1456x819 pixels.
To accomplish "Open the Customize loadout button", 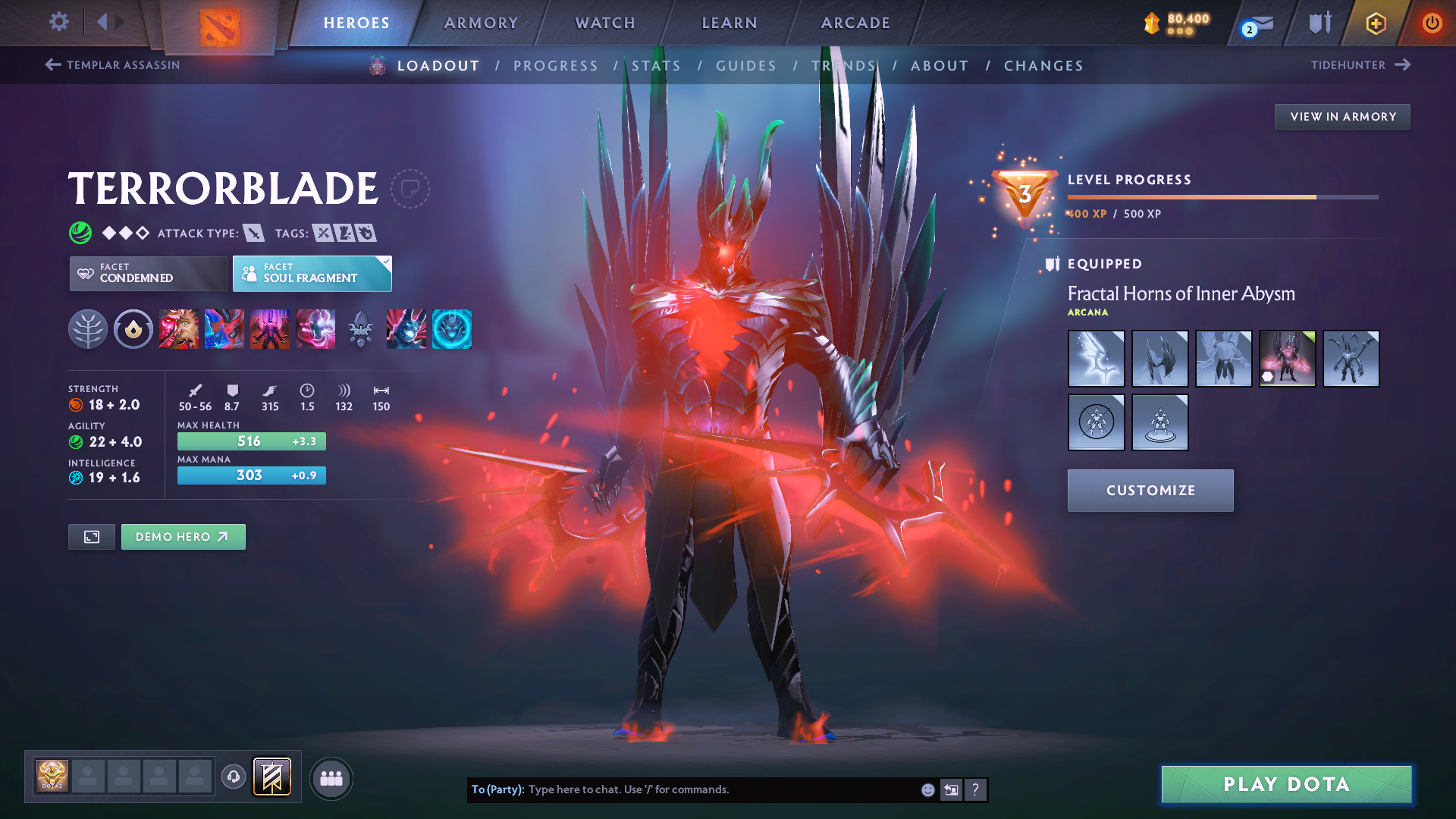I will tap(1150, 491).
